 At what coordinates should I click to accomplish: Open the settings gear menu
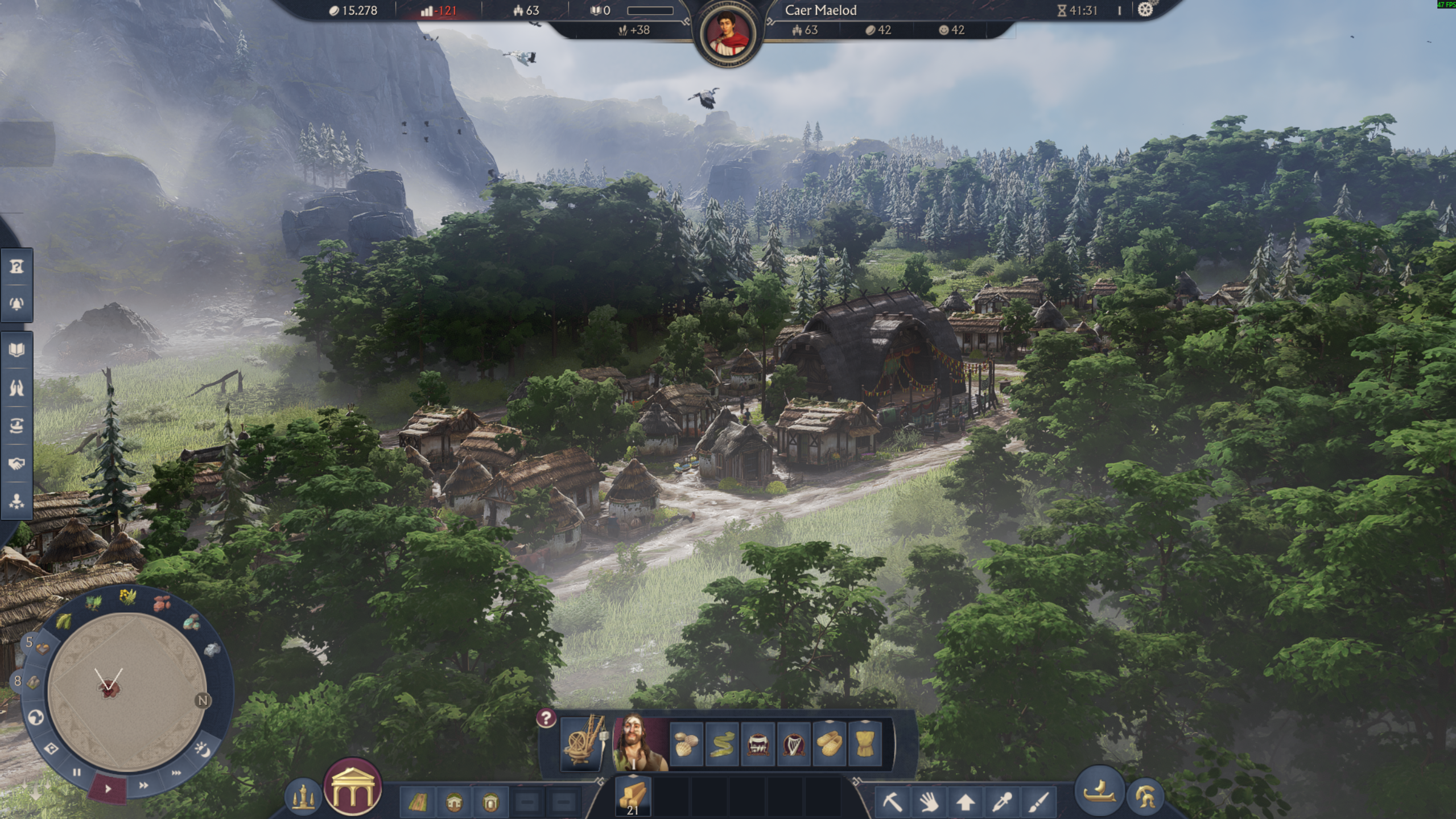point(1145,10)
